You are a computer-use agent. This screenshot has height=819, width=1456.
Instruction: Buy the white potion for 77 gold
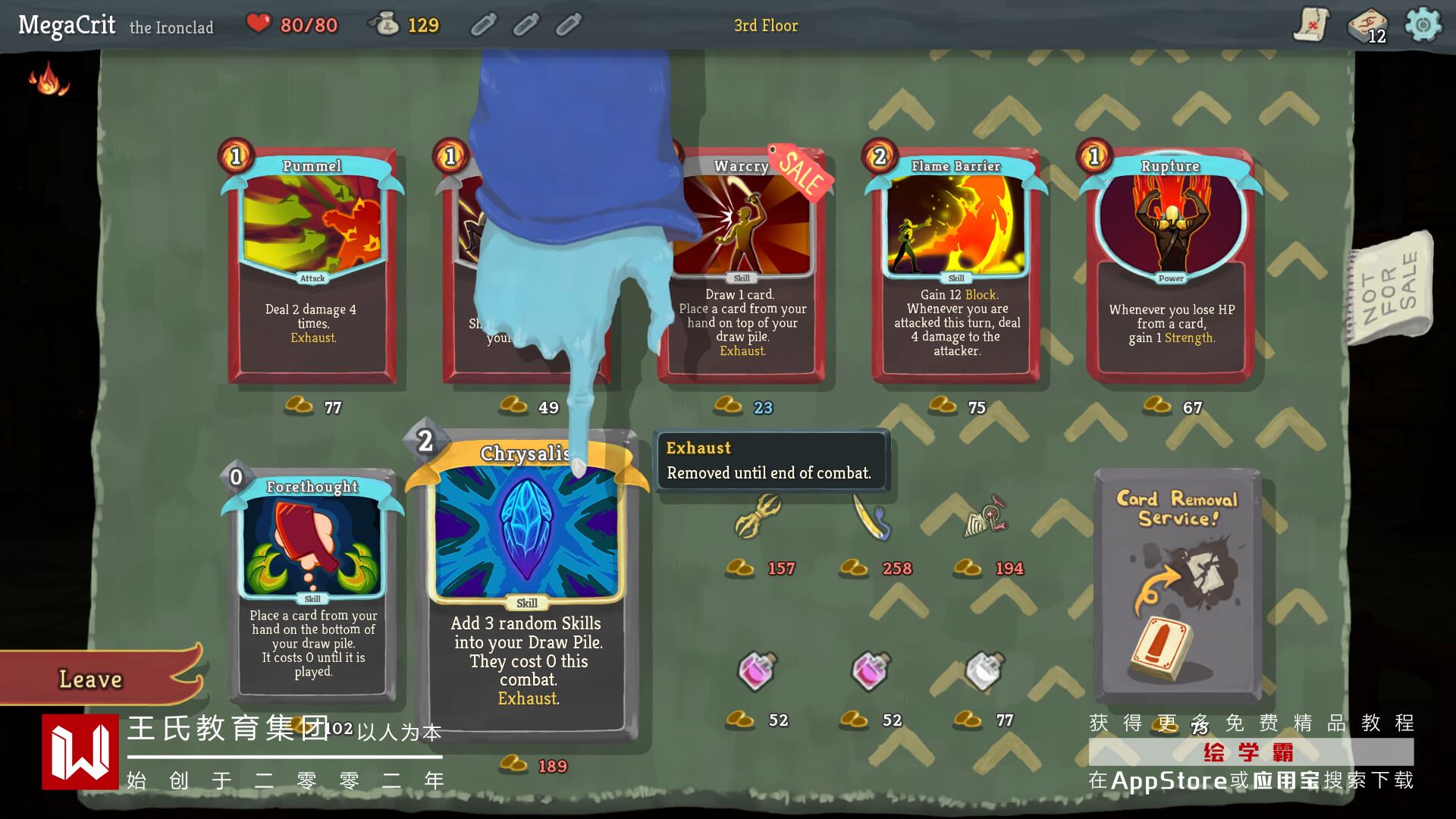click(x=984, y=671)
